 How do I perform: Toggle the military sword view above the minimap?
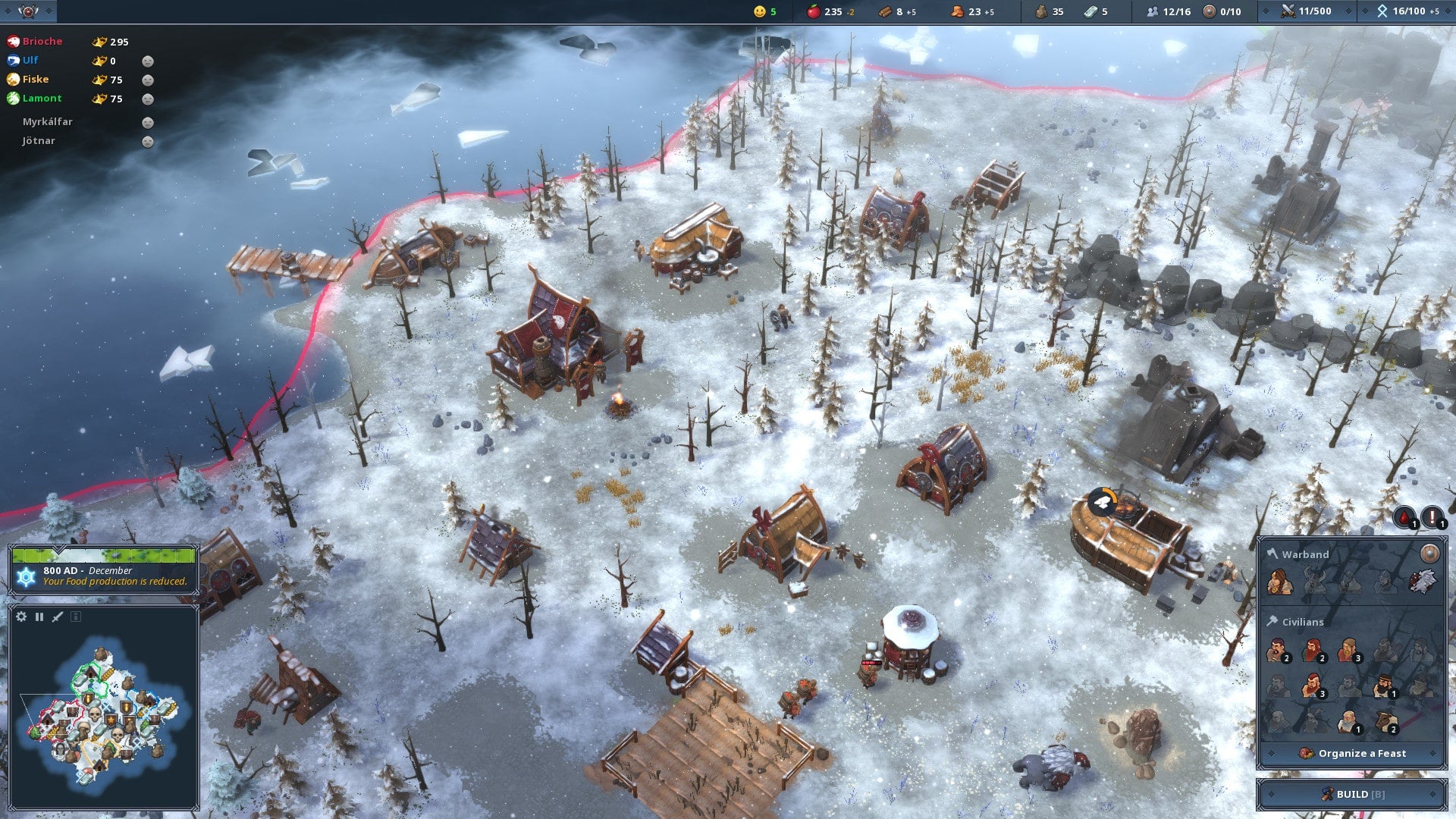click(x=57, y=616)
